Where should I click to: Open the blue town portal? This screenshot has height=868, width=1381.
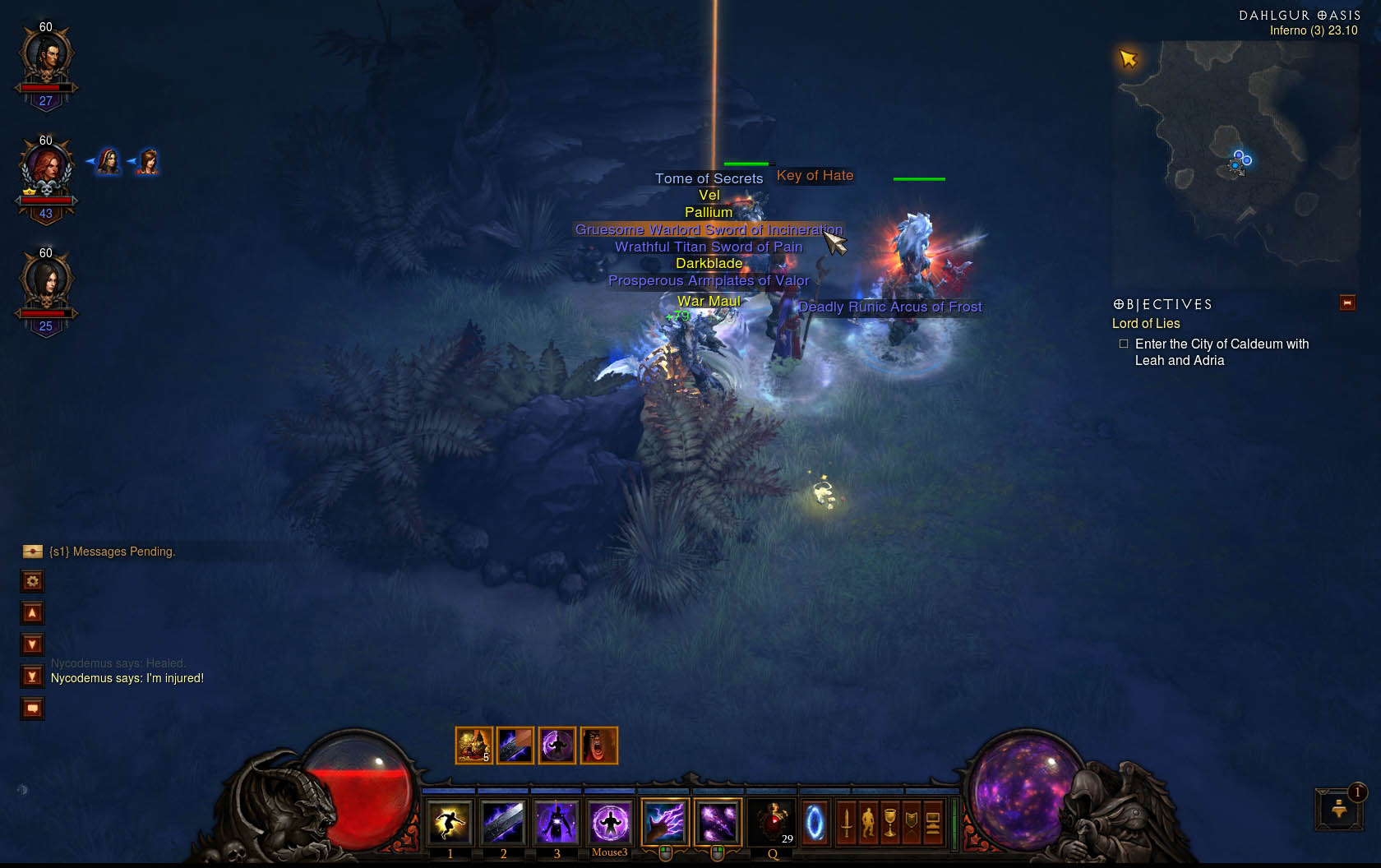pos(815,823)
